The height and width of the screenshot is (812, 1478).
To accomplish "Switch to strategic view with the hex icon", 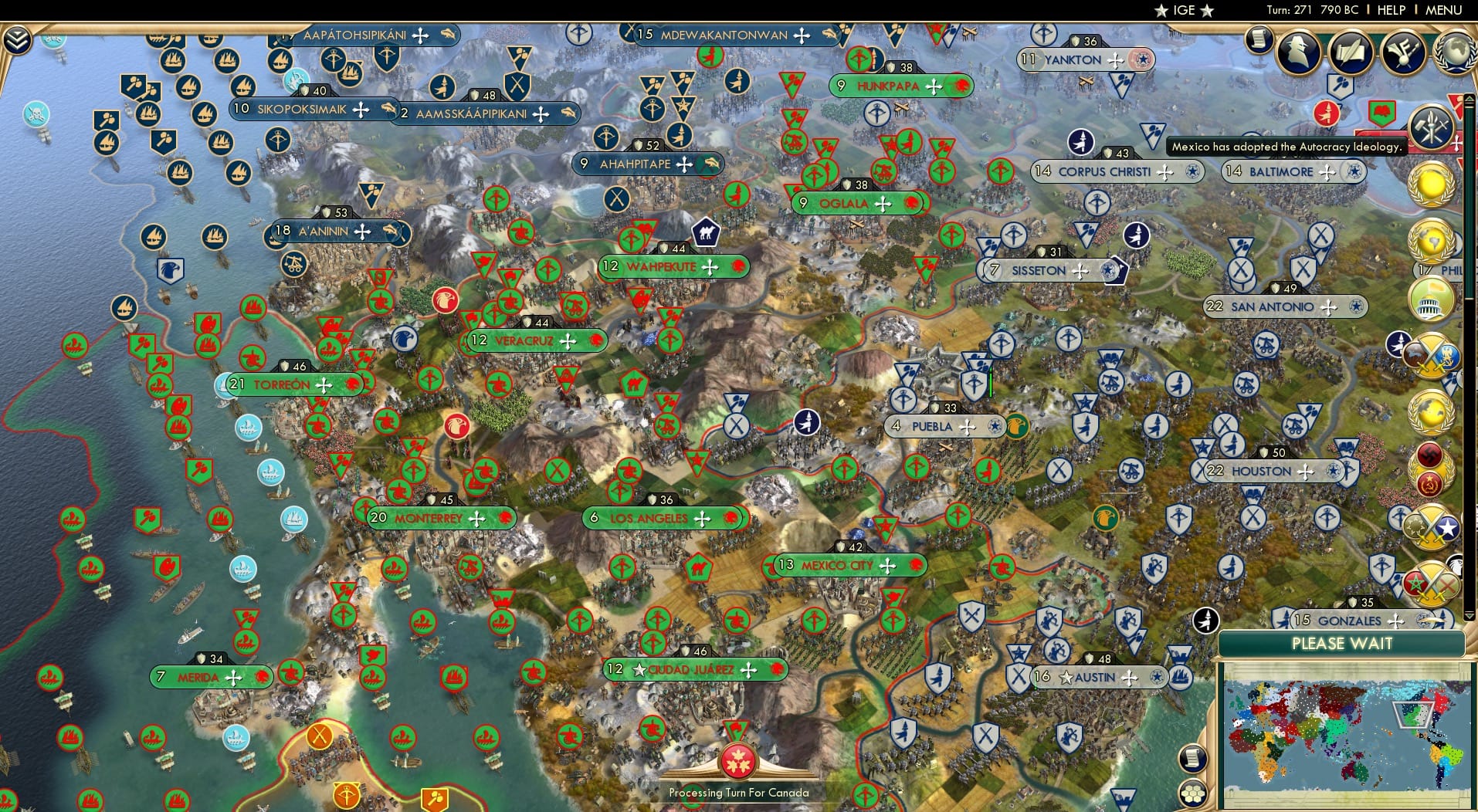I will click(1192, 793).
